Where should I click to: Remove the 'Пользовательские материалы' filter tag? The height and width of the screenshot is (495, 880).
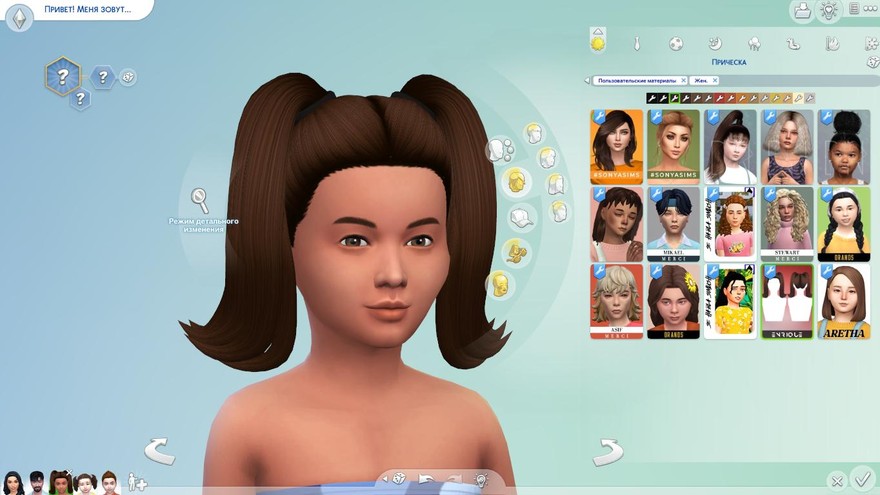coord(683,80)
